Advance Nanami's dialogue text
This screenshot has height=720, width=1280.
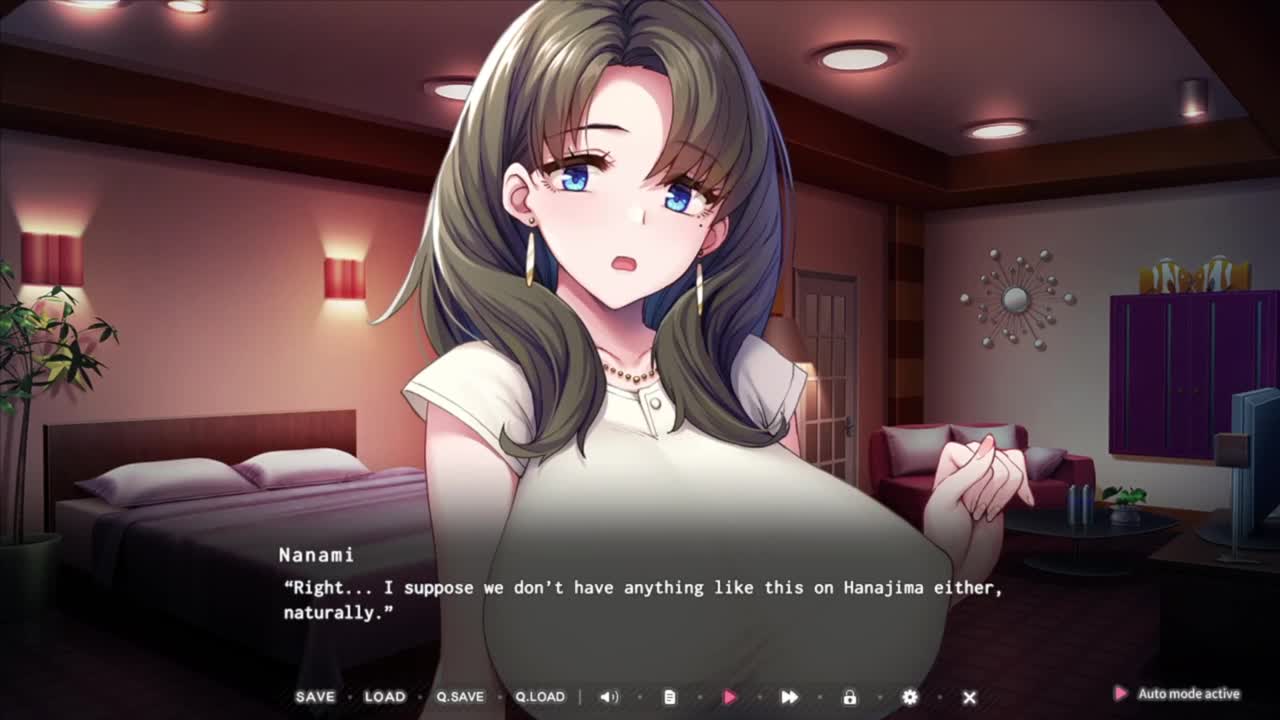pyautogui.click(x=640, y=600)
